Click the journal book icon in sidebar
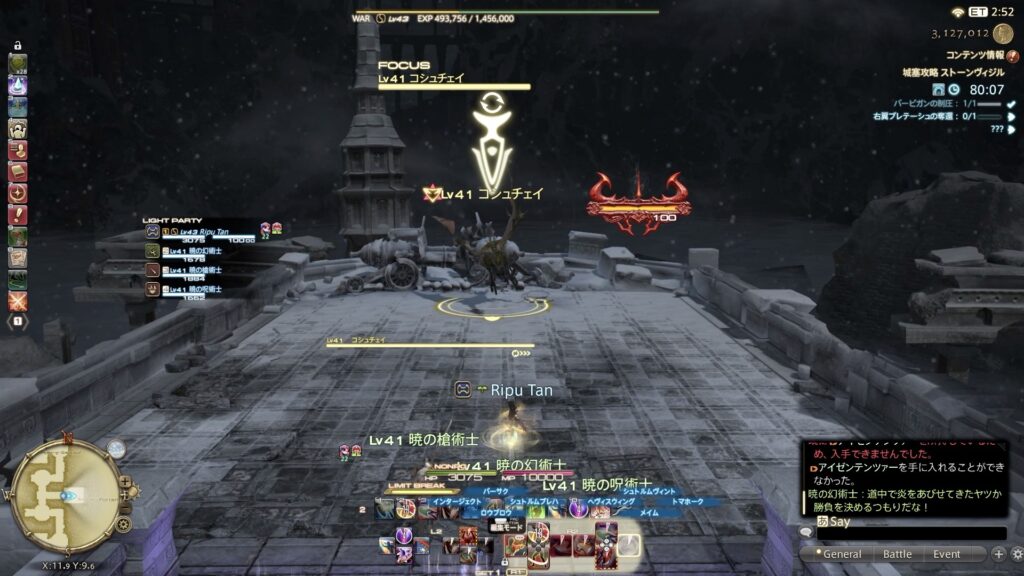1024x576 pixels. point(17,172)
